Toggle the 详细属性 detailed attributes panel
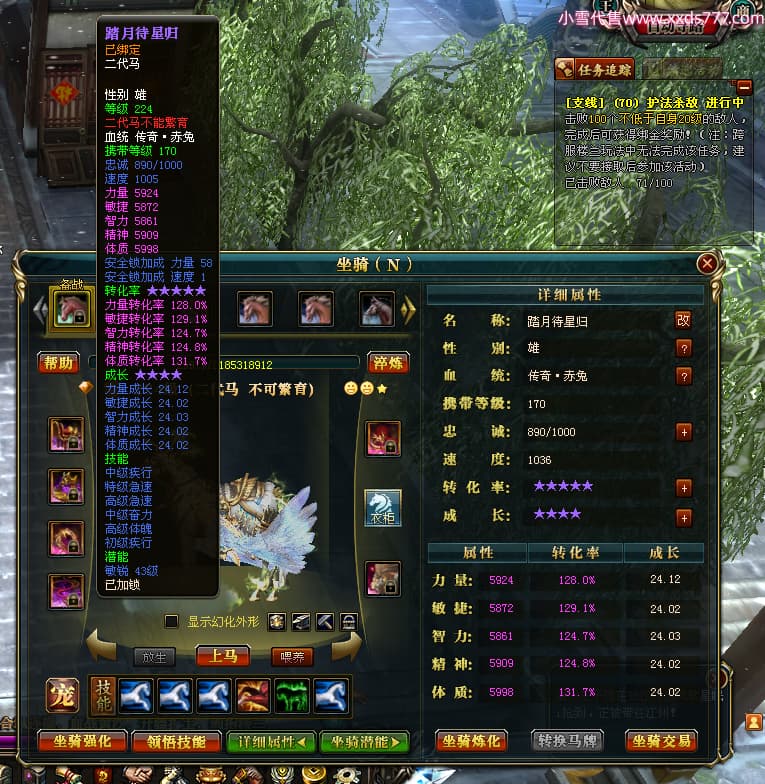This screenshot has width=765, height=784. (x=271, y=741)
